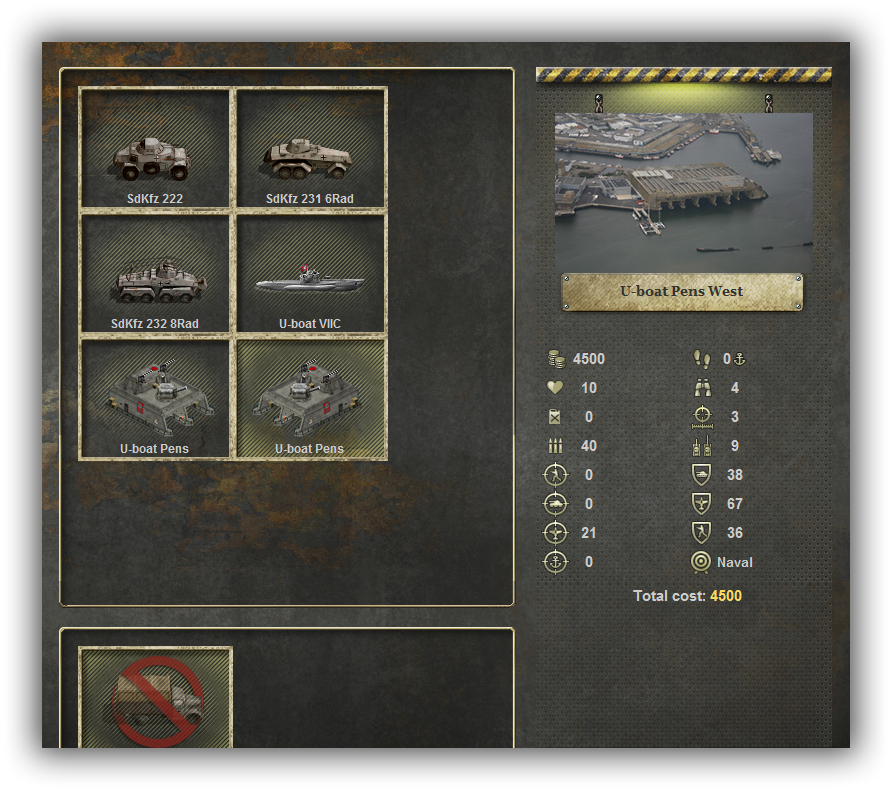Viewport: 892px width, 790px height.
Task: Select the SdKfz 222 armored car tile
Action: click(x=155, y=148)
